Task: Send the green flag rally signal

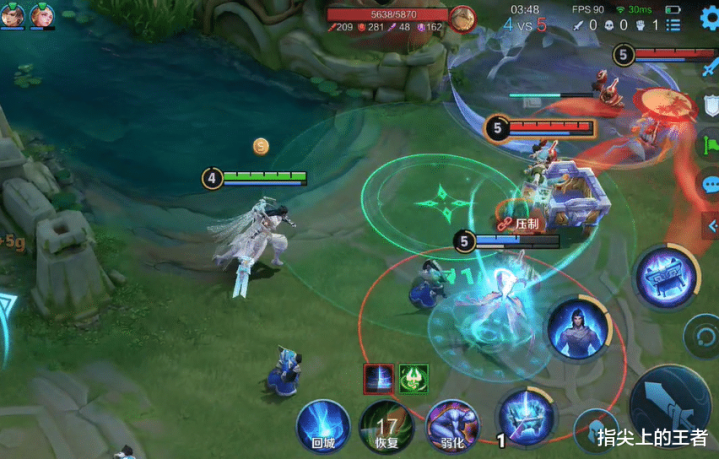Action: click(x=709, y=145)
